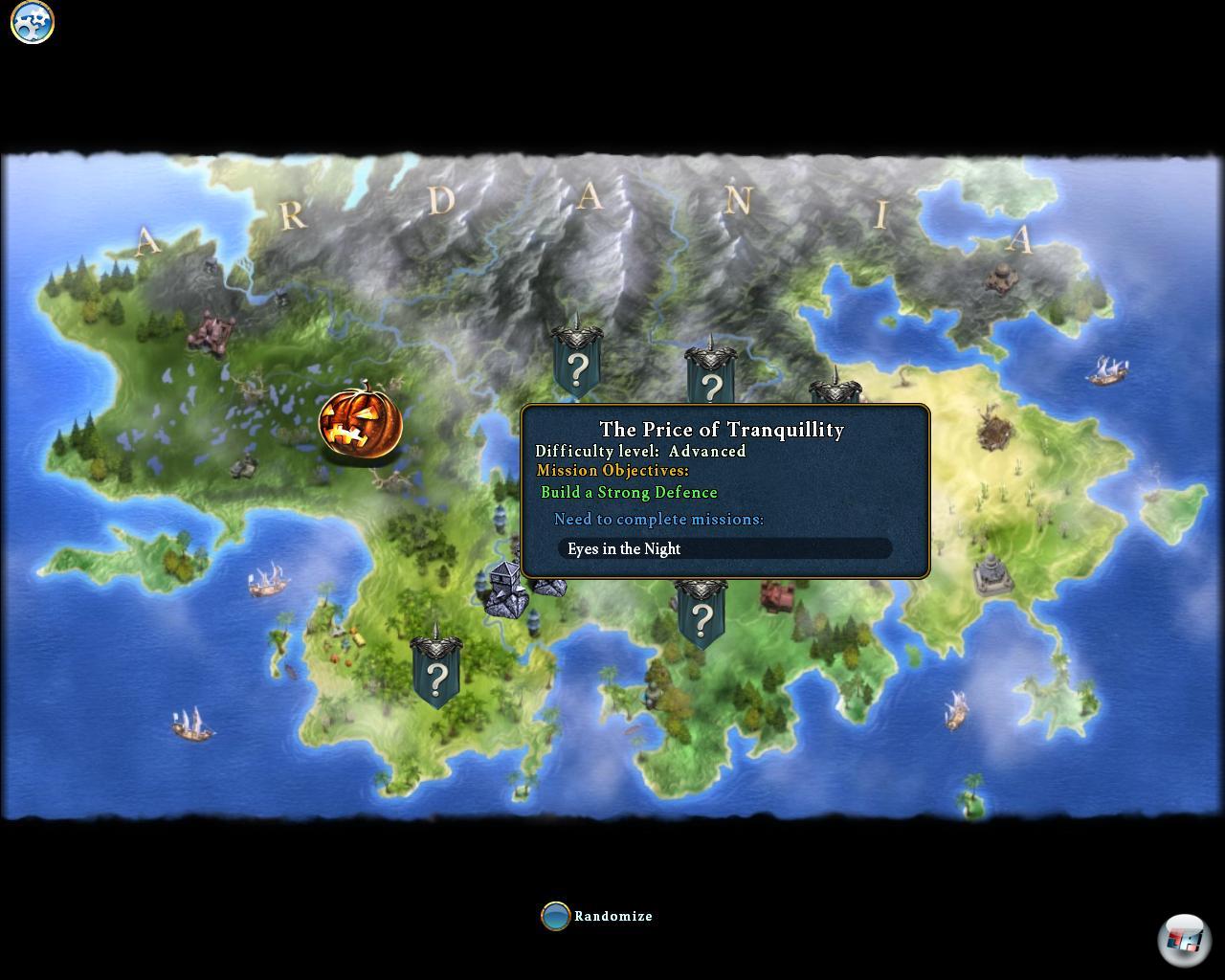Screen dimensions: 1225x980
Task: Select the jack-o'-lantern pumpkin mission marker
Action: 361,423
